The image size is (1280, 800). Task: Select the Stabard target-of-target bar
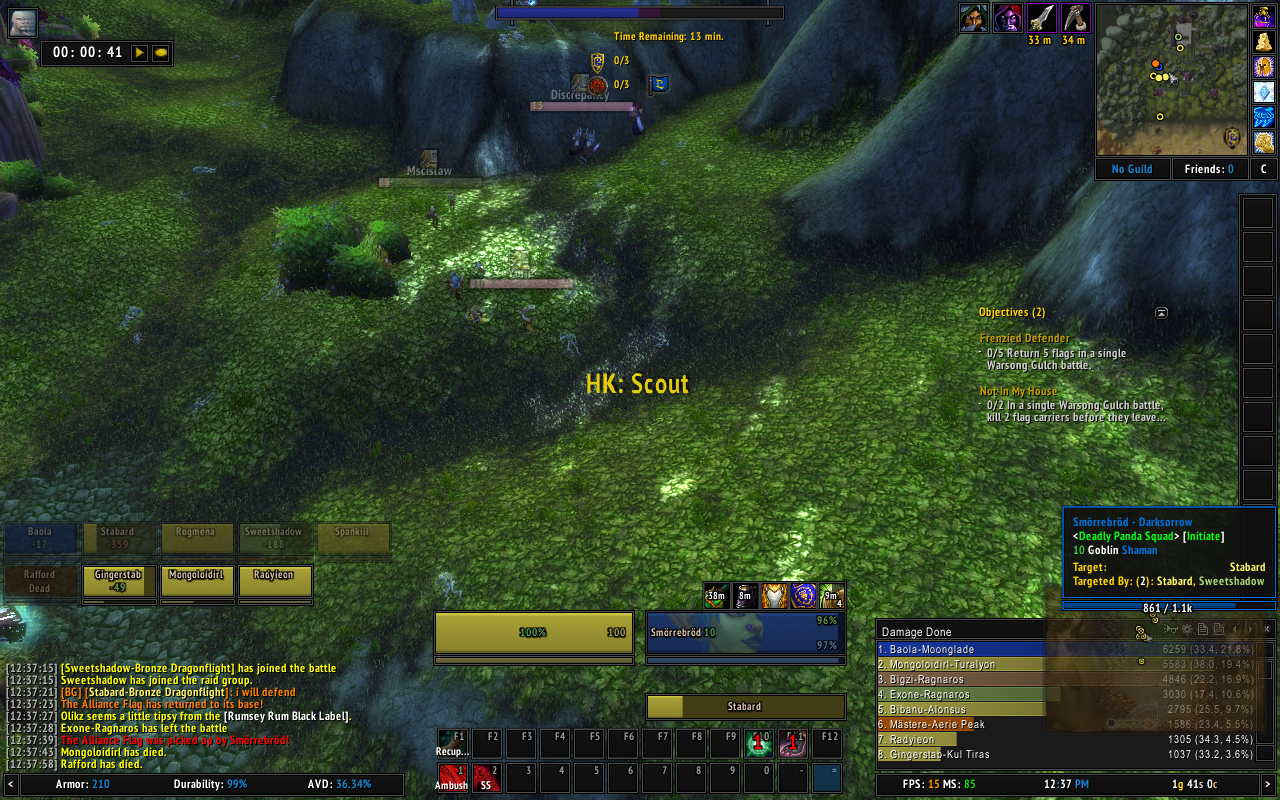[745, 706]
